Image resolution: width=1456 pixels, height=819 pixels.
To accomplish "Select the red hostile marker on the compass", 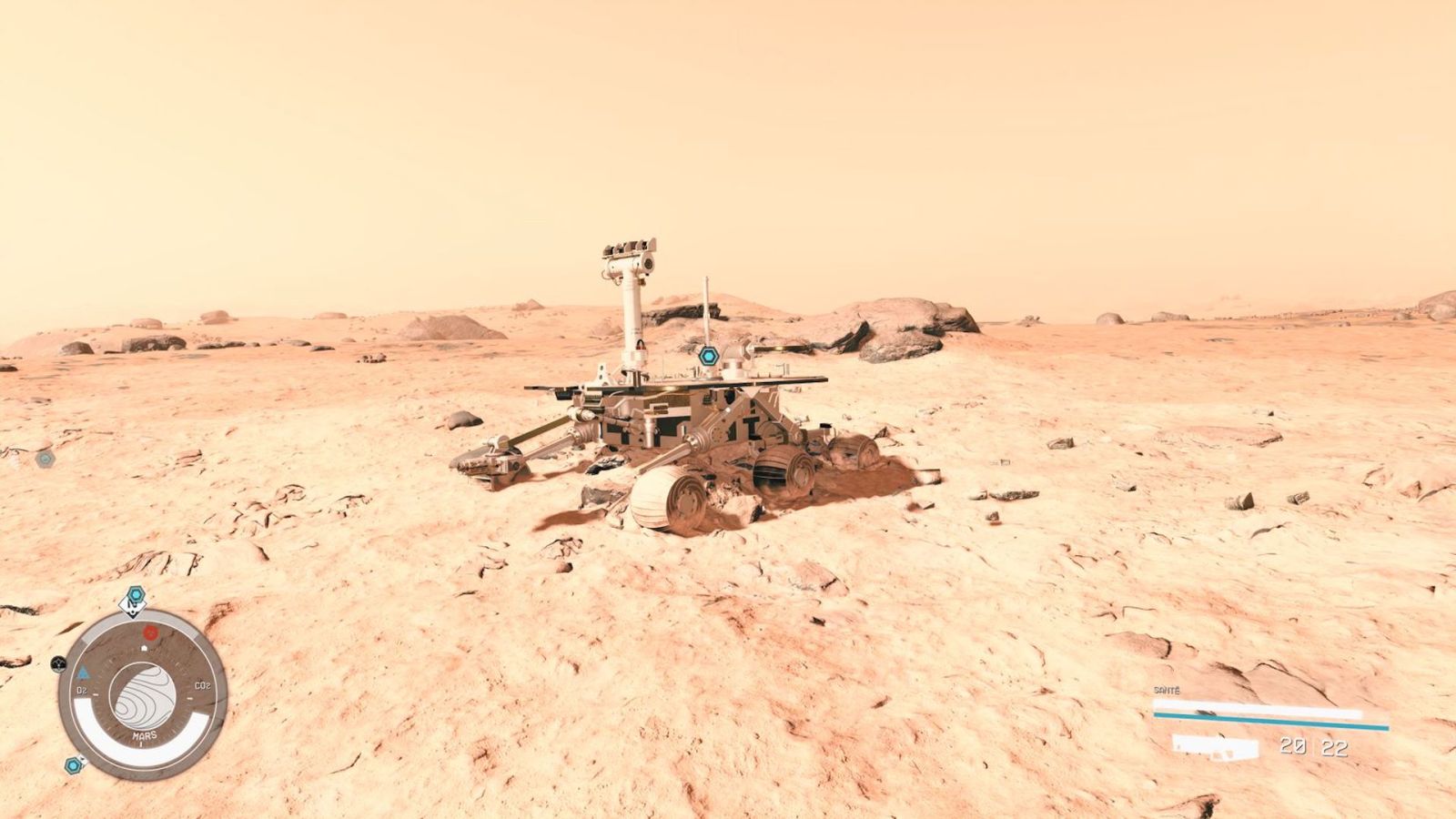I will (150, 633).
